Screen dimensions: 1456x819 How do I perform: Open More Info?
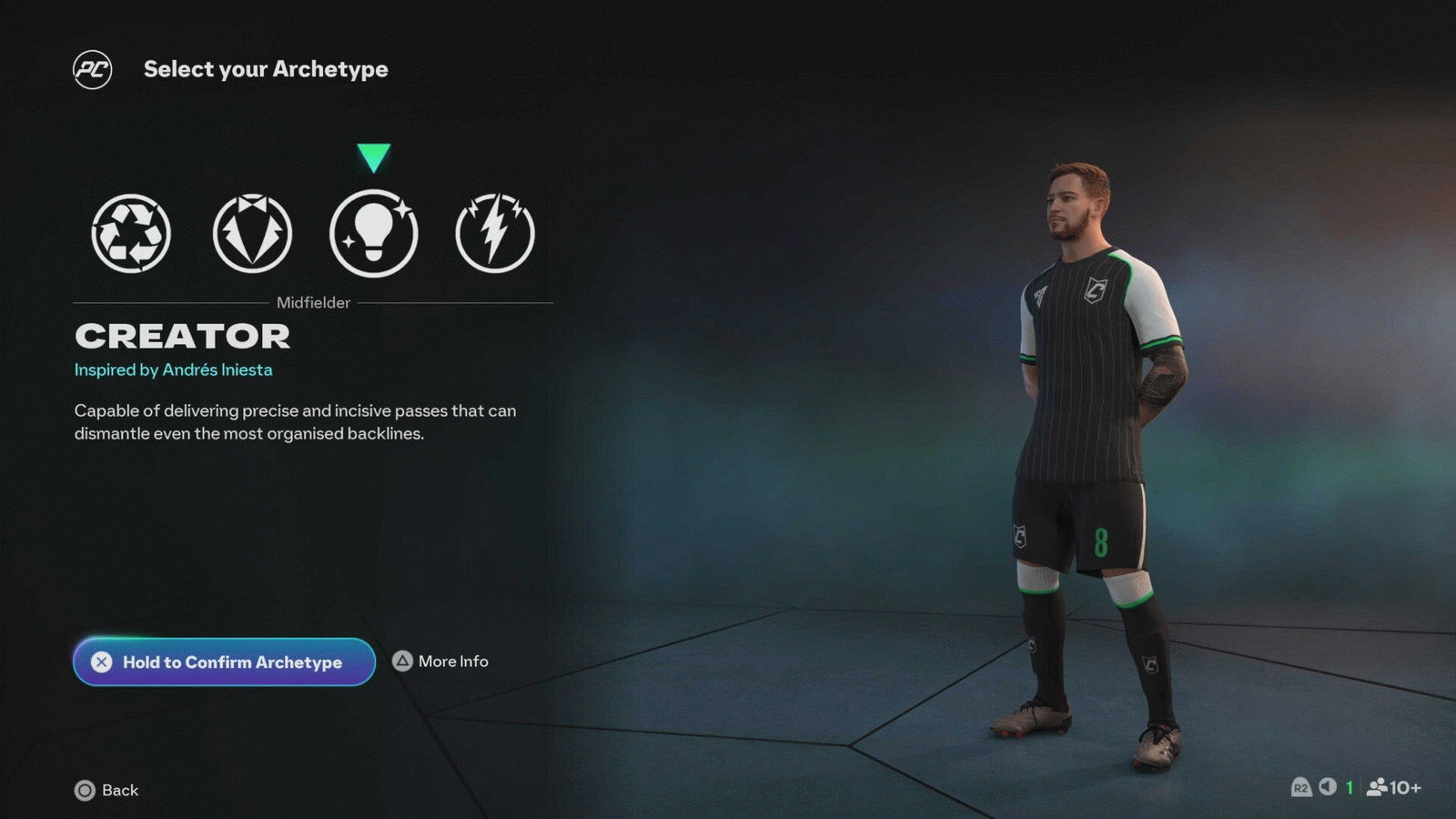coord(452,662)
